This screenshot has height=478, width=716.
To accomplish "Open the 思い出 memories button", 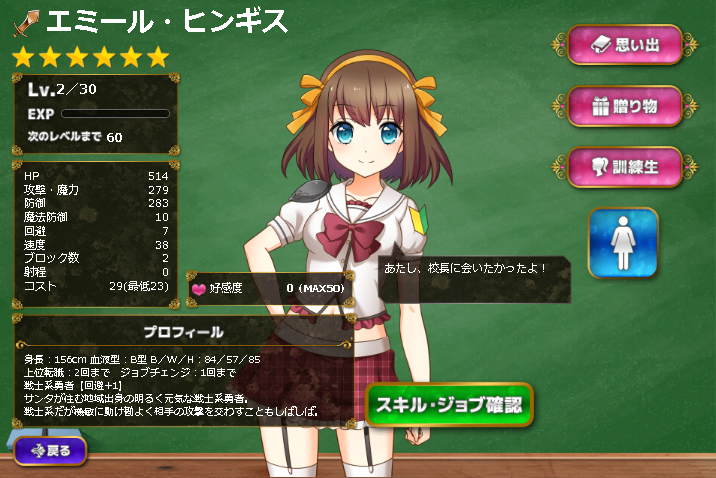I will point(624,45).
